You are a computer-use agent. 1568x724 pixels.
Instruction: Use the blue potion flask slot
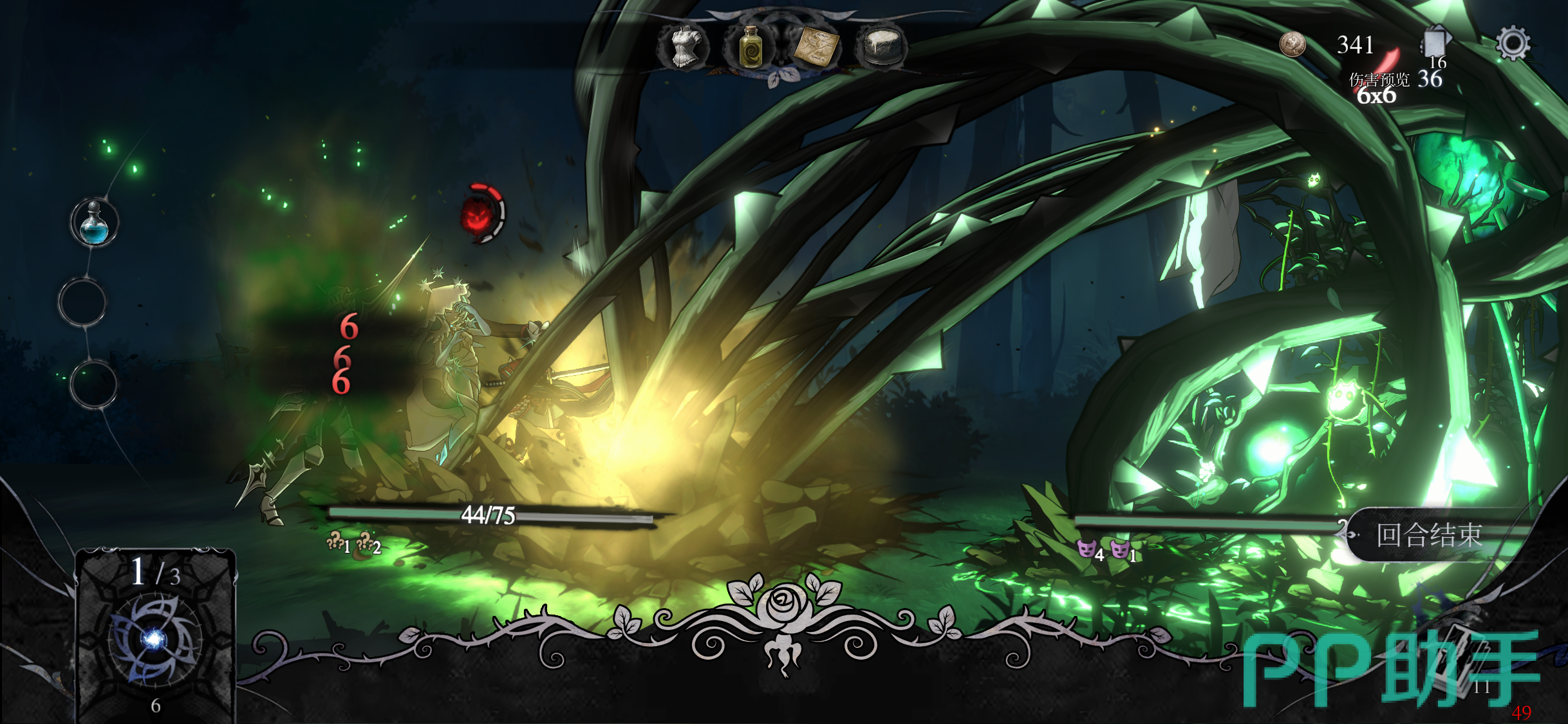tap(94, 223)
